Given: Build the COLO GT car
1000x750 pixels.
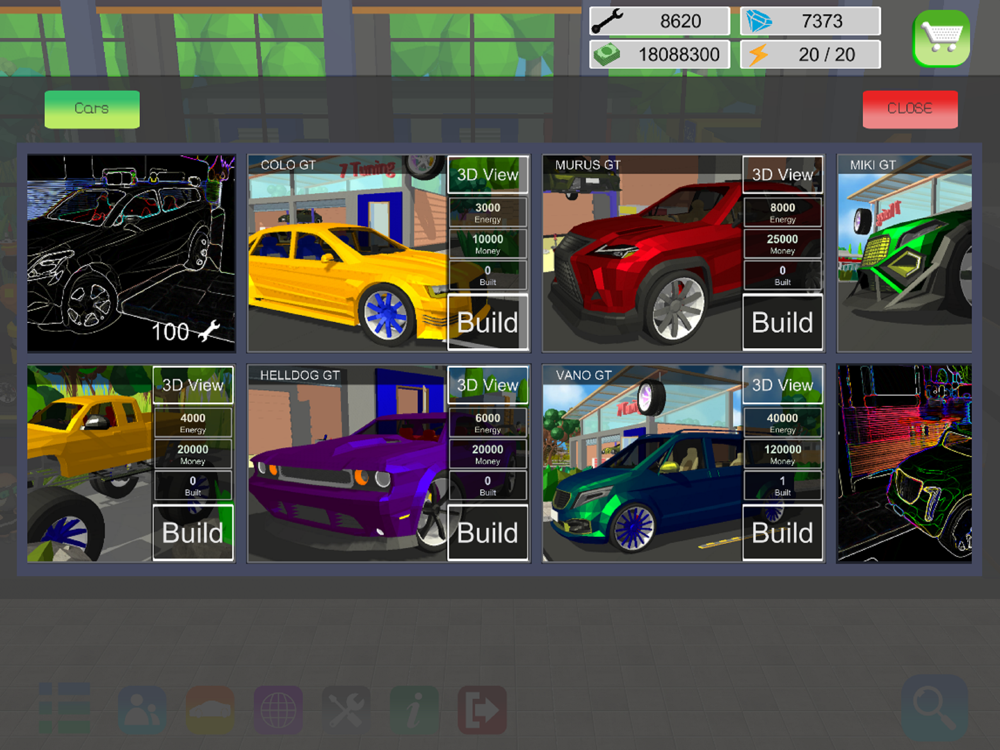Looking at the screenshot, I should (488, 322).
